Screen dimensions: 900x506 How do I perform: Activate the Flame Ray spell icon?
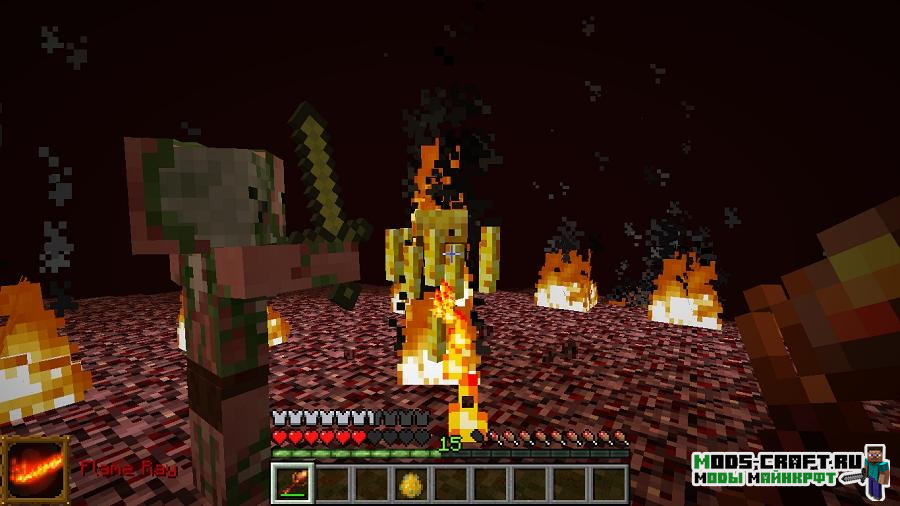(x=35, y=469)
